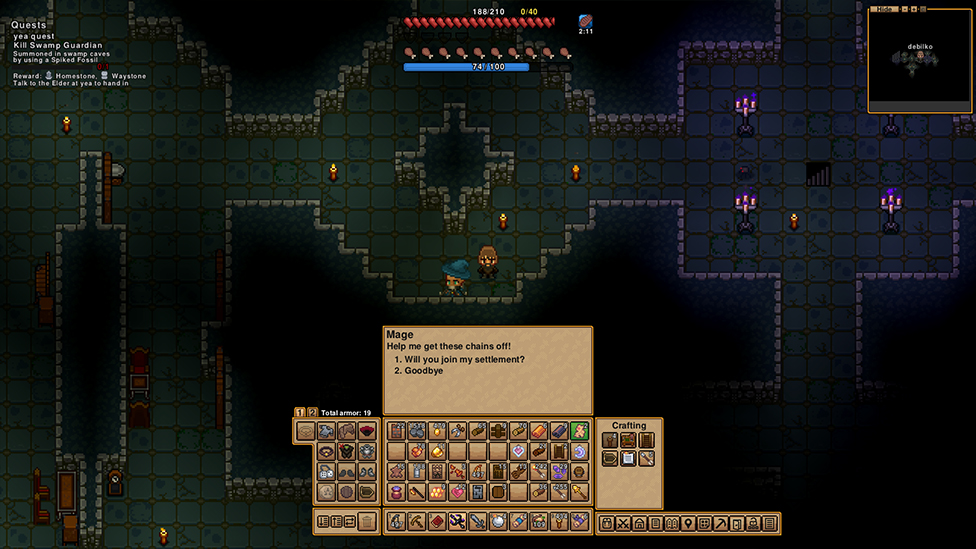Open the crossed swords menu button
Screen dimensions: 976x549
pyautogui.click(x=623, y=523)
